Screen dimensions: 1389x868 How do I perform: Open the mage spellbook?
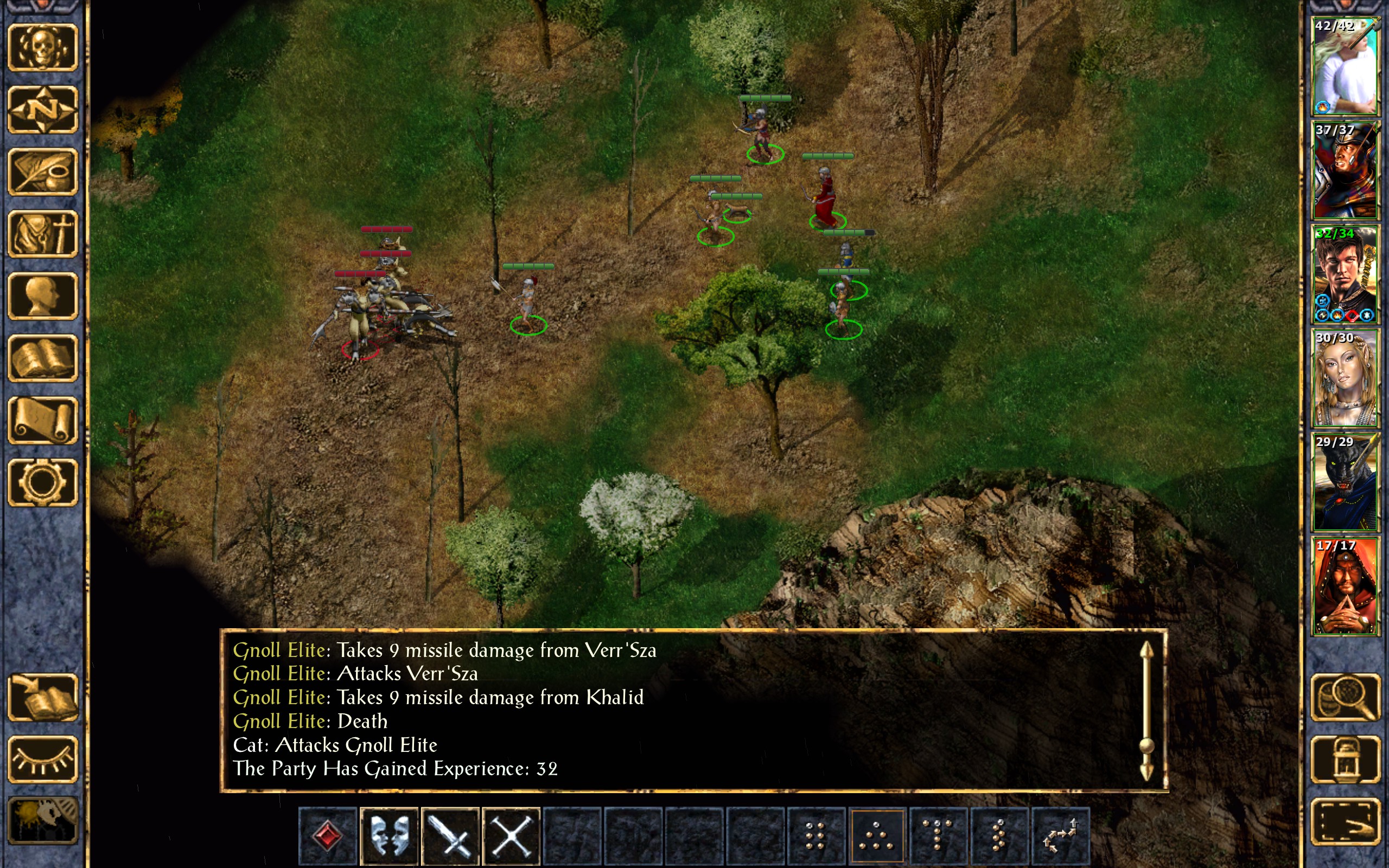coord(42,358)
